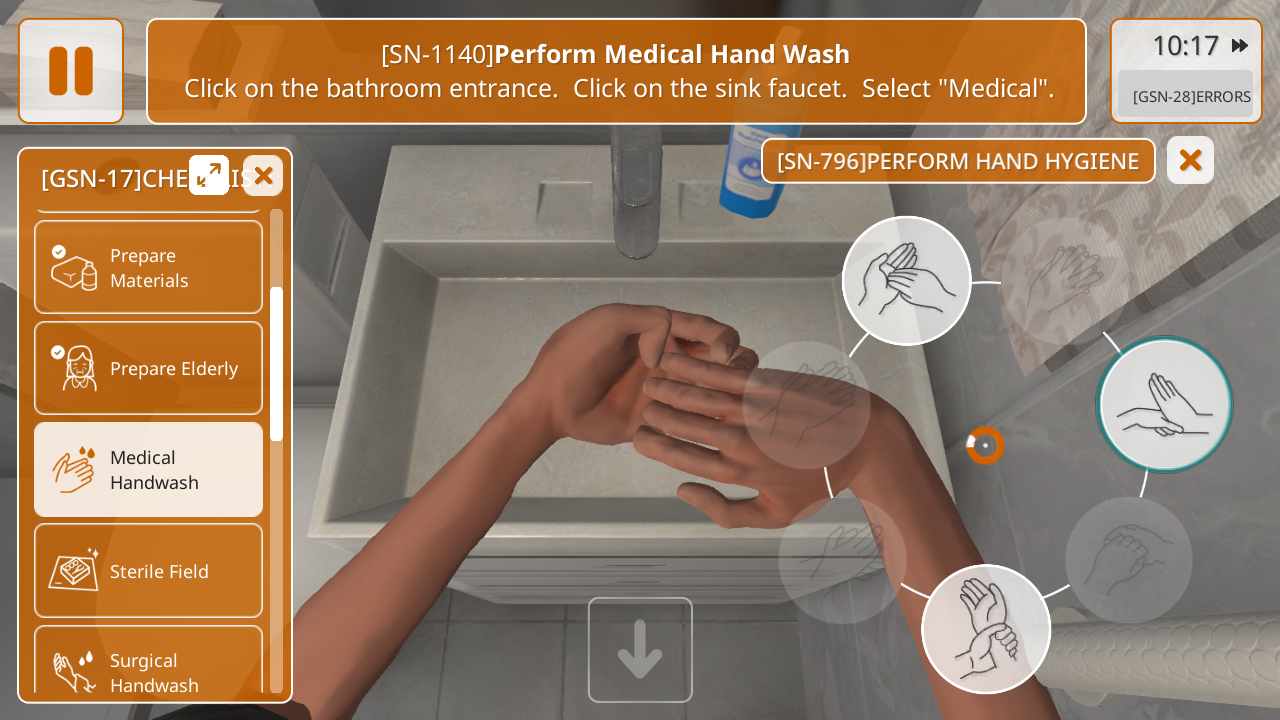
Task: Fast-forward the timer
Action: pos(1240,46)
